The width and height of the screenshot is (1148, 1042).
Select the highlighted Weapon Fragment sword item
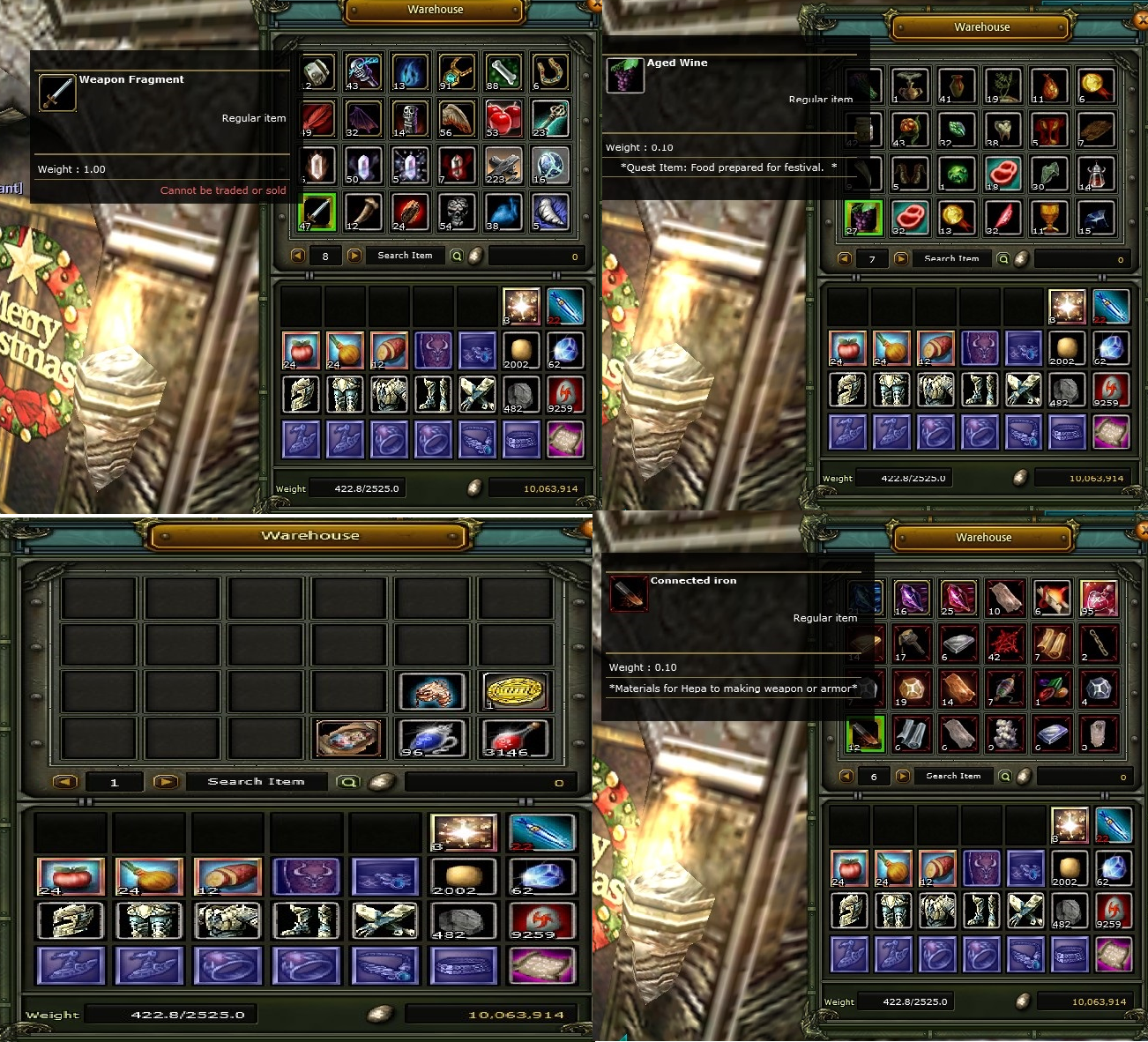(317, 212)
